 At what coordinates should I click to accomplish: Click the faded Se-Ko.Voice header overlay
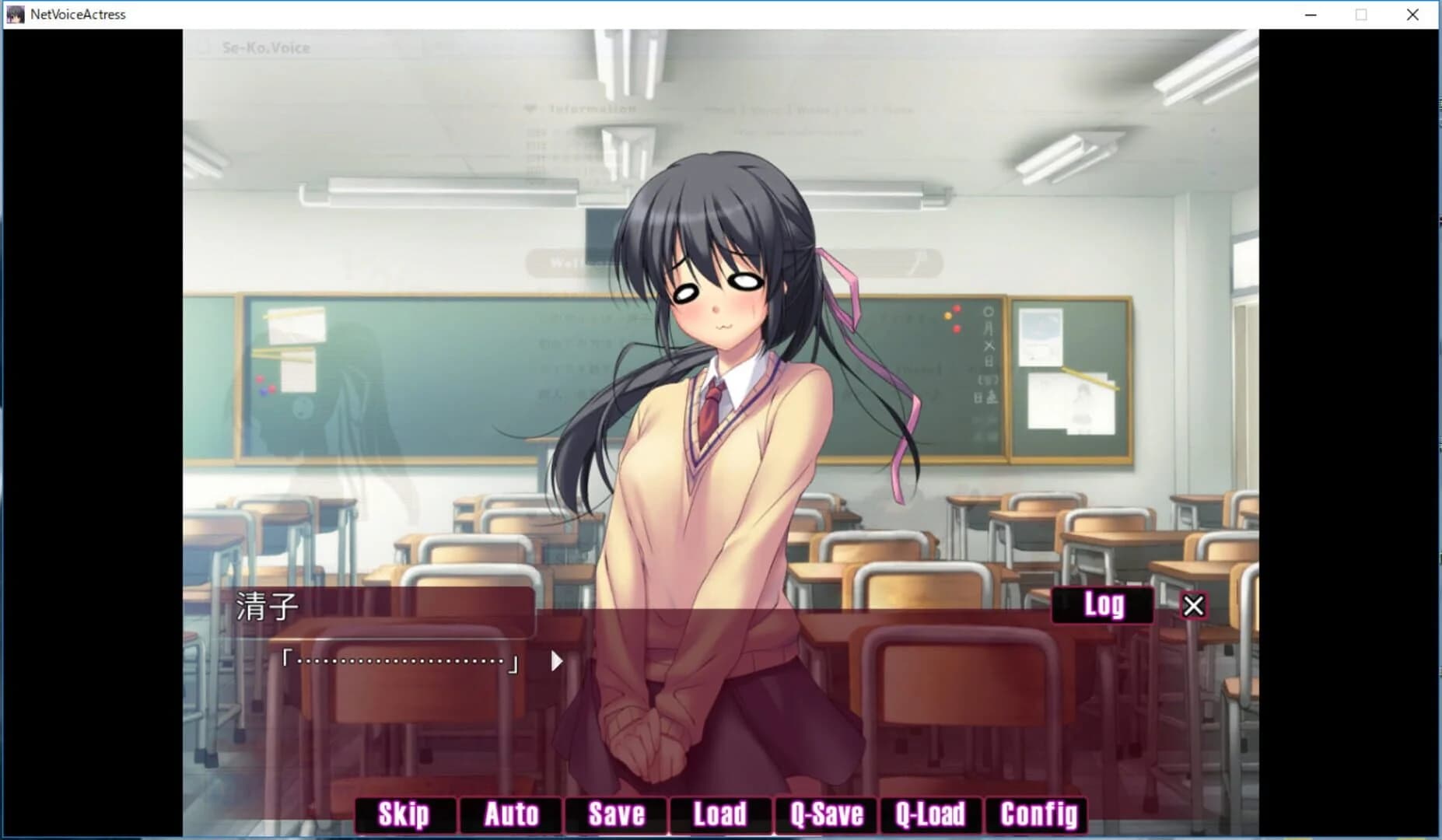point(265,47)
